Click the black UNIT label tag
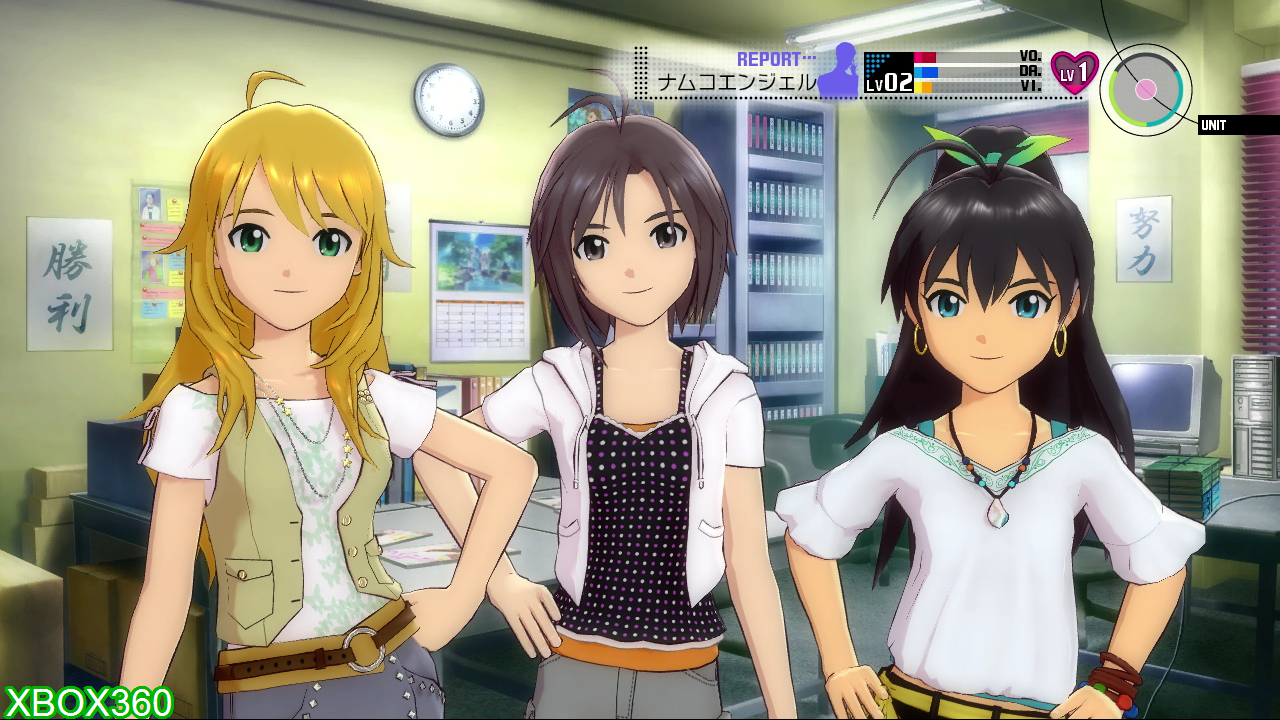This screenshot has height=720, width=1280. 1238,125
